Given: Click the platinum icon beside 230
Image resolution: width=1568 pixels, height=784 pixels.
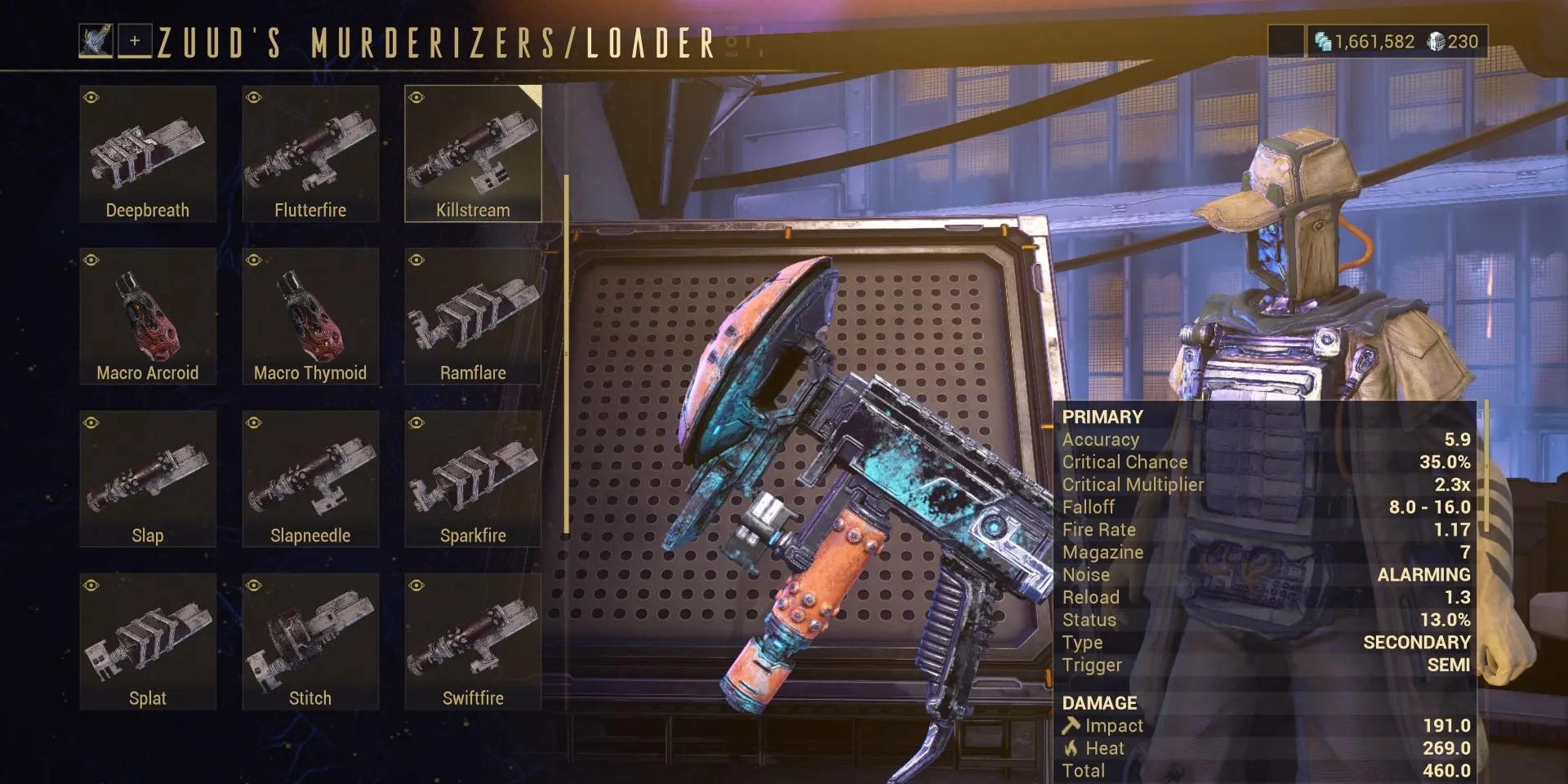Looking at the screenshot, I should coord(1433,40).
